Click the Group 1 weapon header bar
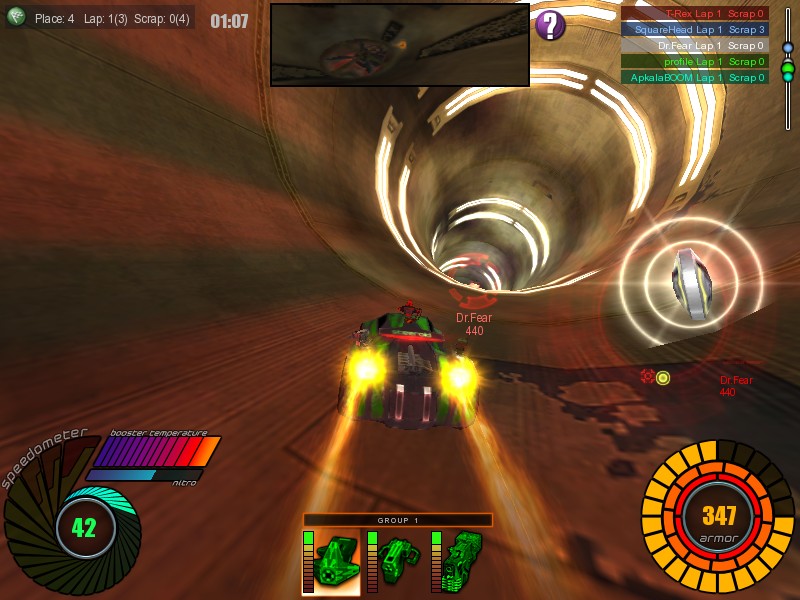This screenshot has height=600, width=800. [398, 520]
